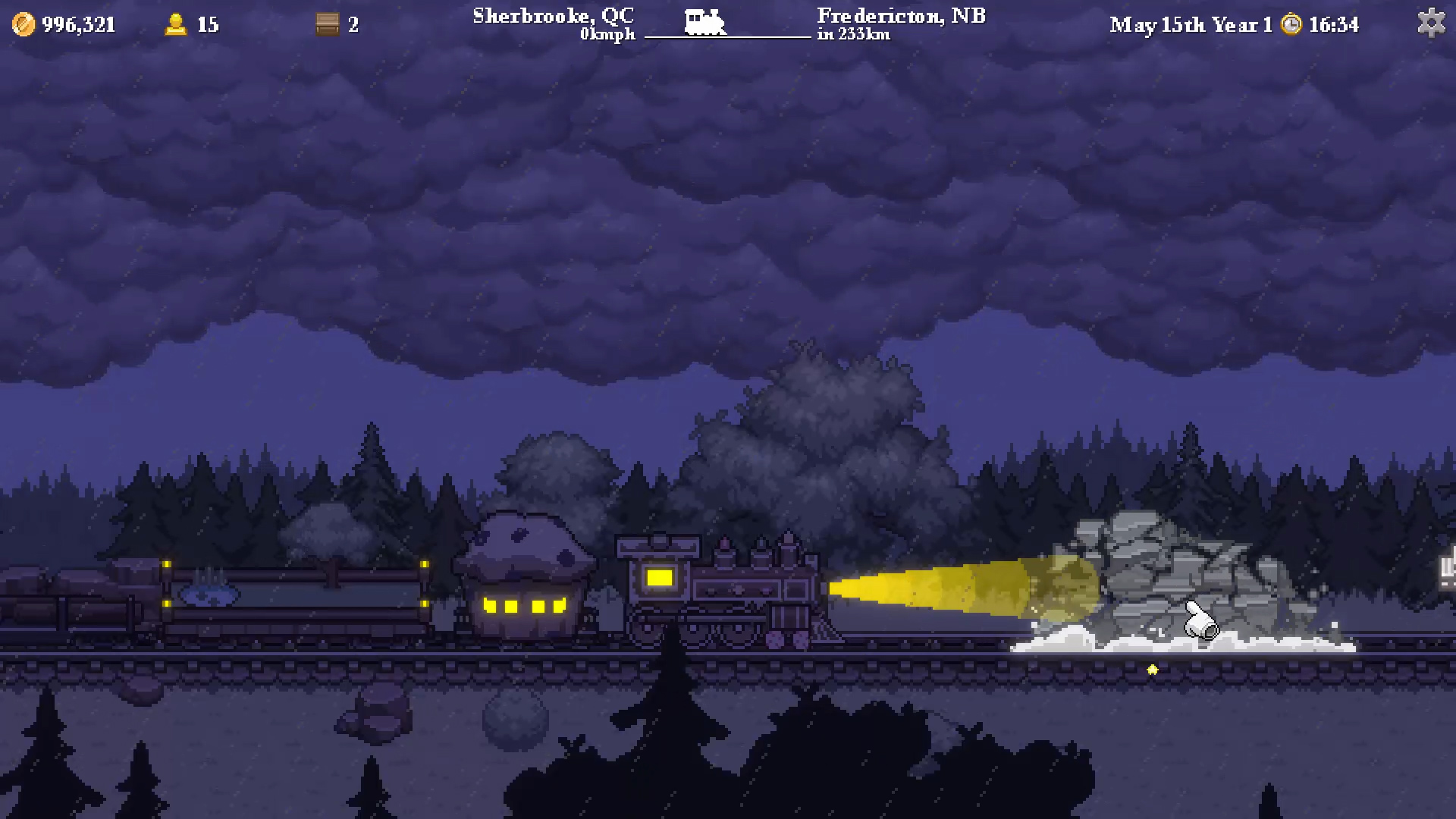This screenshot has height=819, width=1456.
Task: Click the cargo crate icon
Action: (326, 24)
